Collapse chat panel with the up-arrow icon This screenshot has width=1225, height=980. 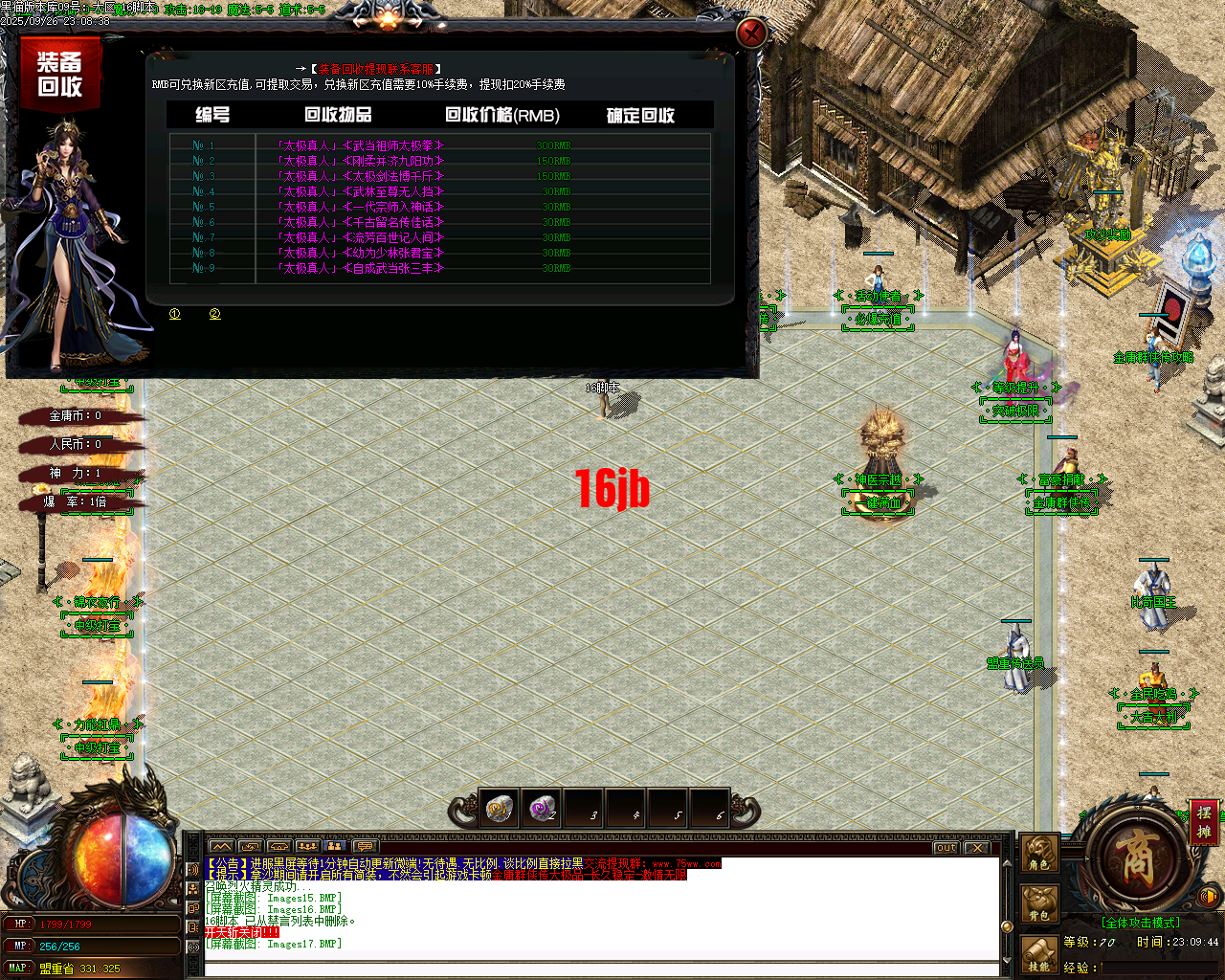tap(223, 846)
